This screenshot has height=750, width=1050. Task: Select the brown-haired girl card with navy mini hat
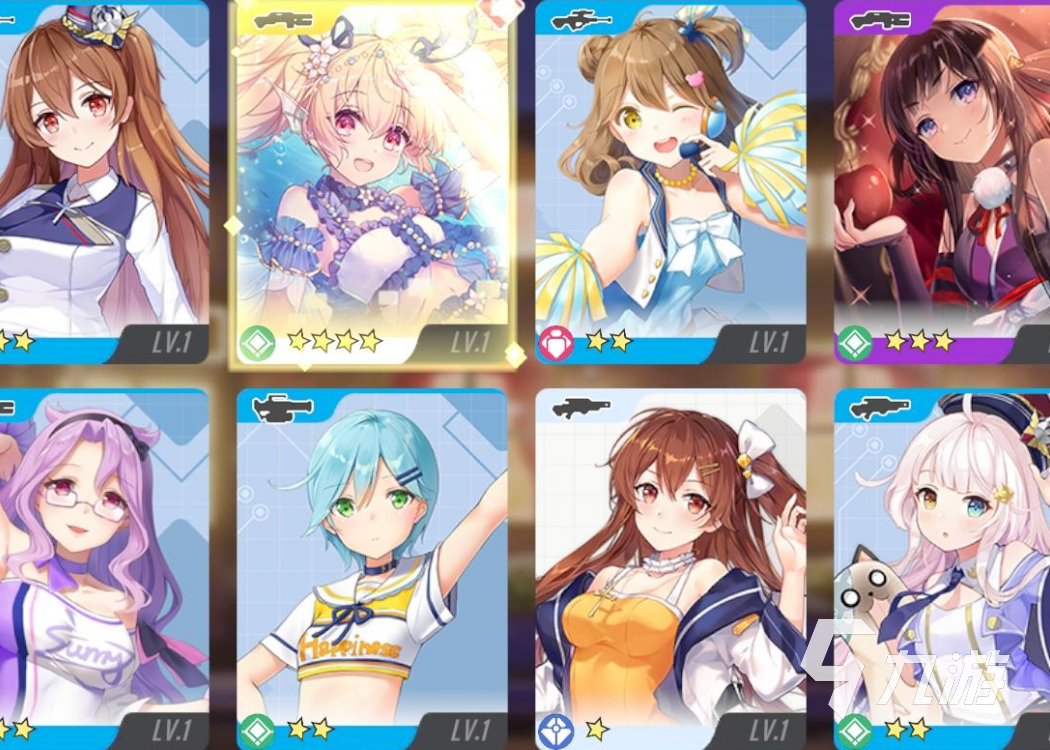[100, 180]
